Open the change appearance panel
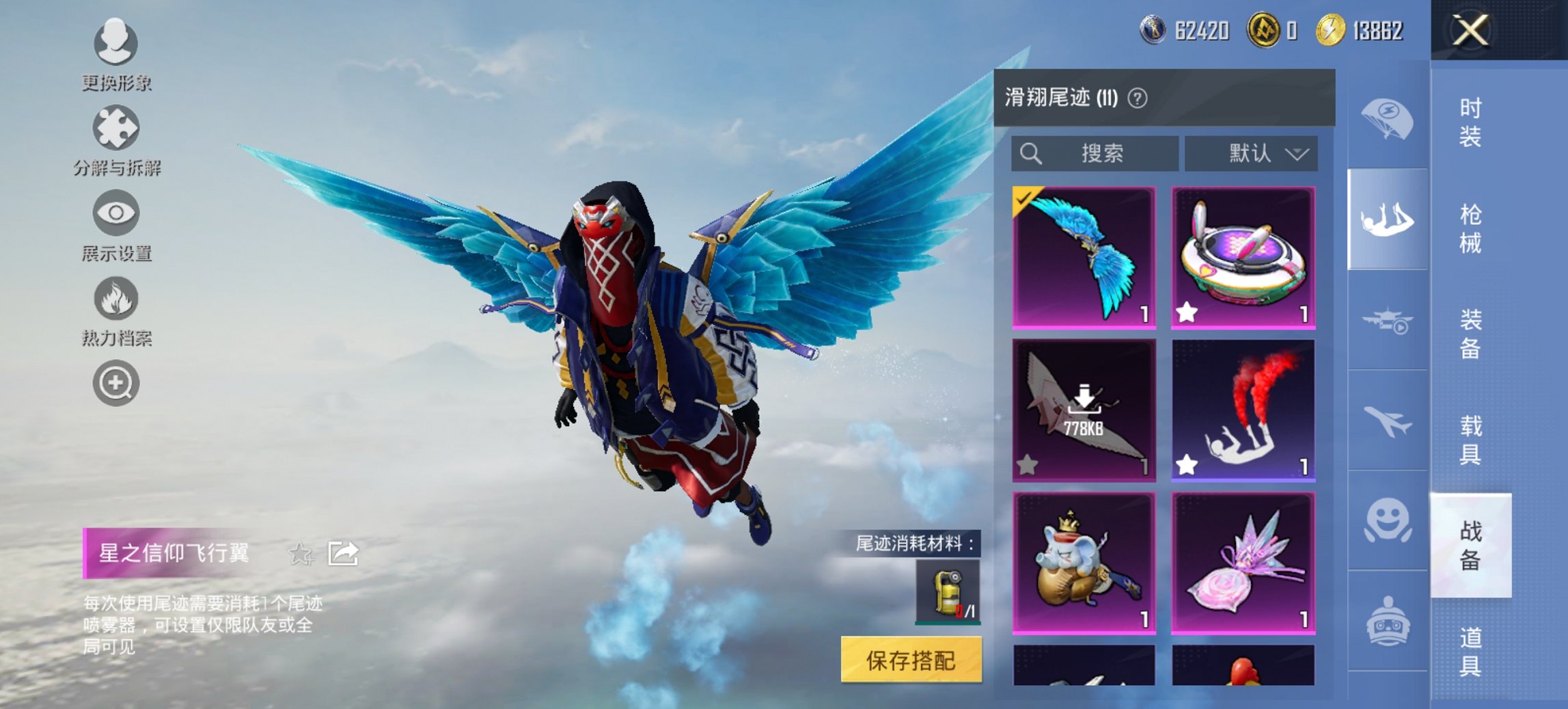Viewport: 1568px width, 709px height. click(x=116, y=42)
